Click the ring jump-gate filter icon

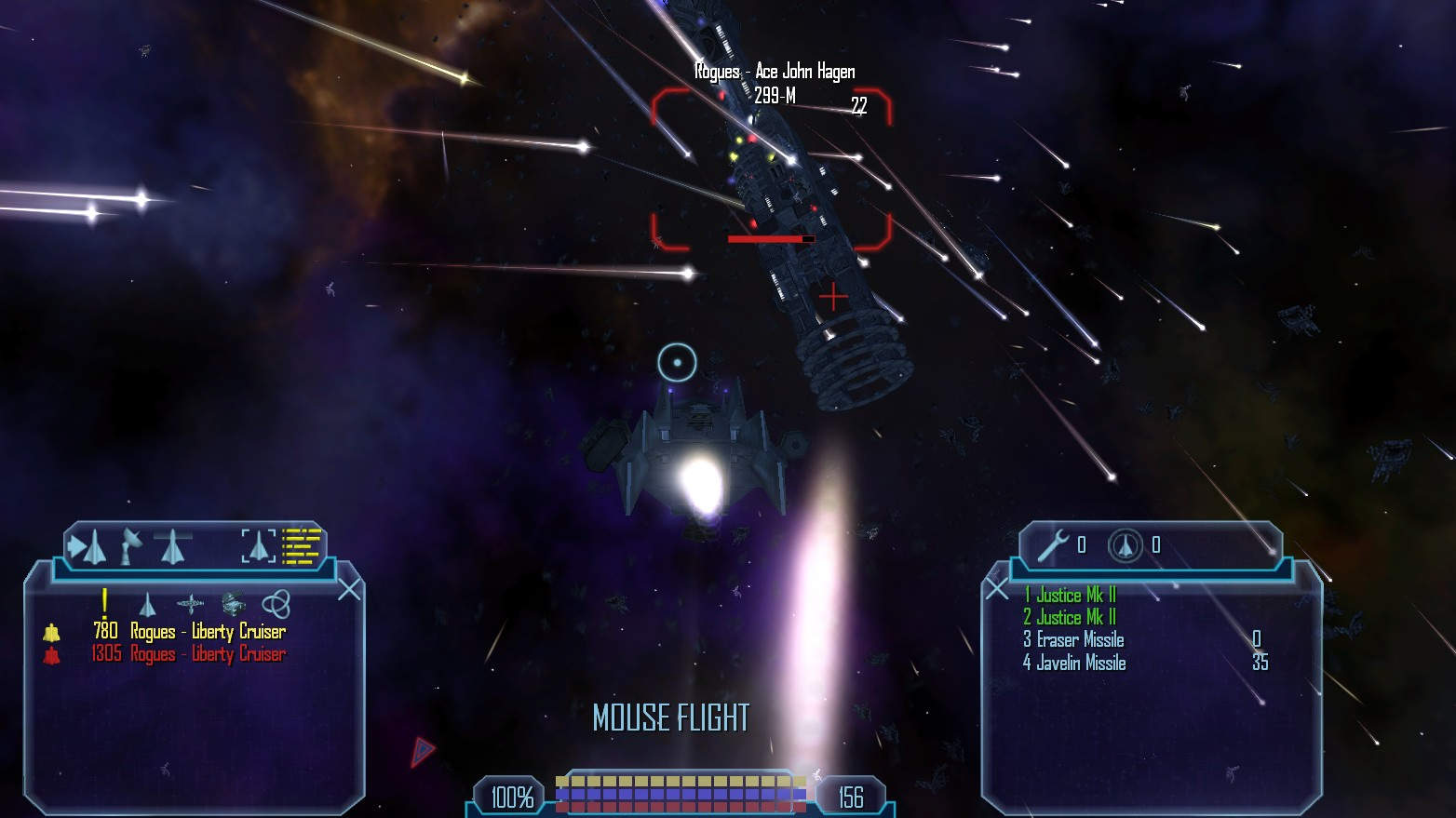pyautogui.click(x=278, y=601)
